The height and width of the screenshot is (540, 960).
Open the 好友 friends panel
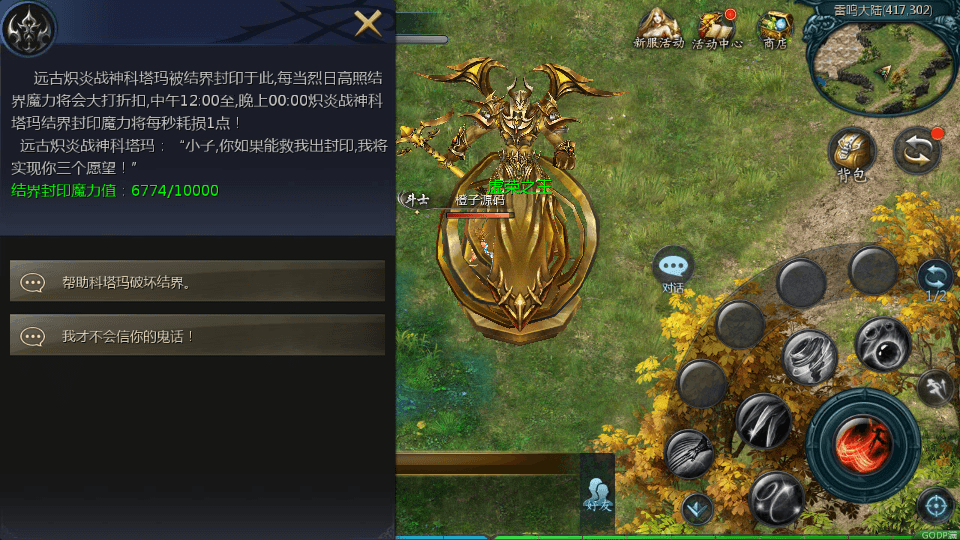pyautogui.click(x=598, y=493)
